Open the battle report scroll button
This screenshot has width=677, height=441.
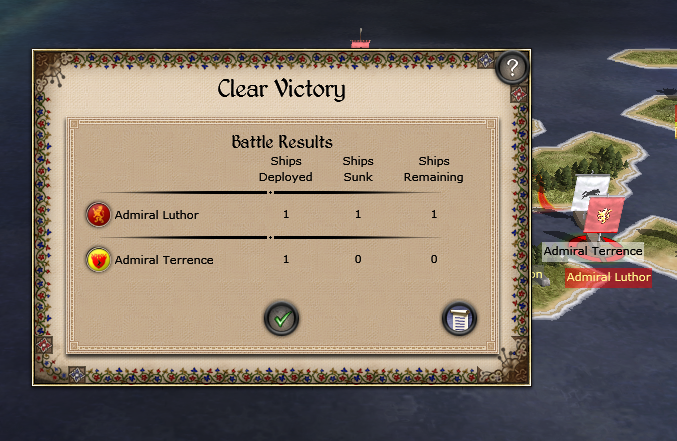459,319
